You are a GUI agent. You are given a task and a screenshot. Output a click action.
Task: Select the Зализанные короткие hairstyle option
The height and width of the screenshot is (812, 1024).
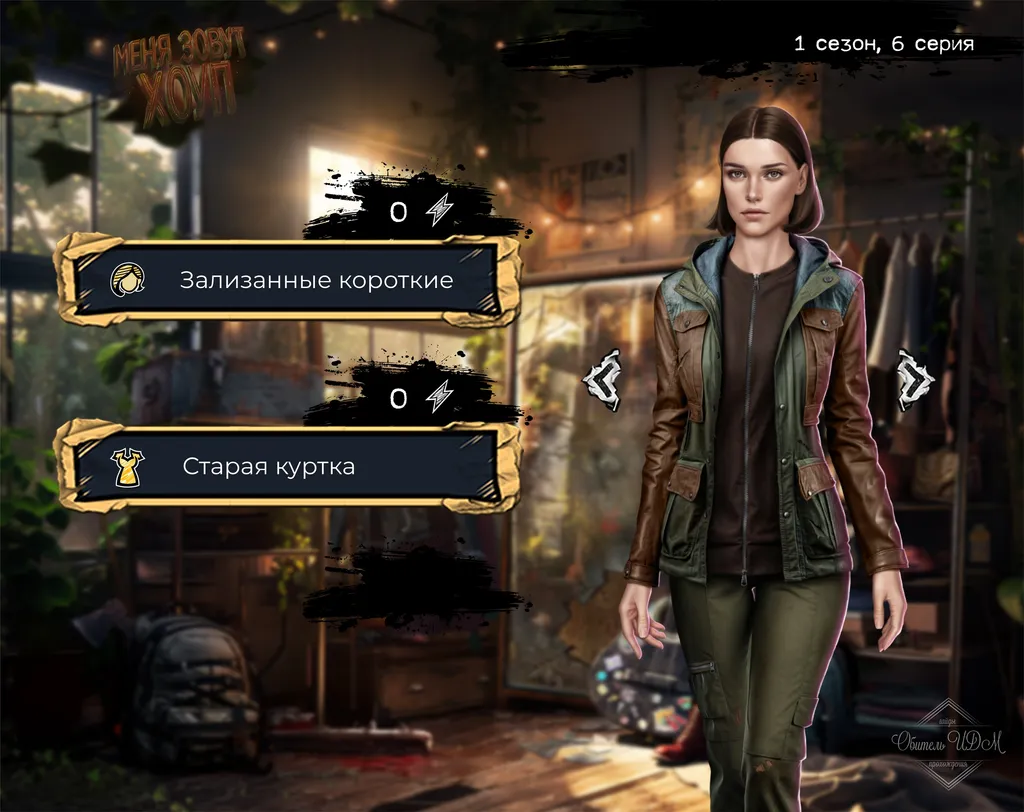tap(288, 279)
